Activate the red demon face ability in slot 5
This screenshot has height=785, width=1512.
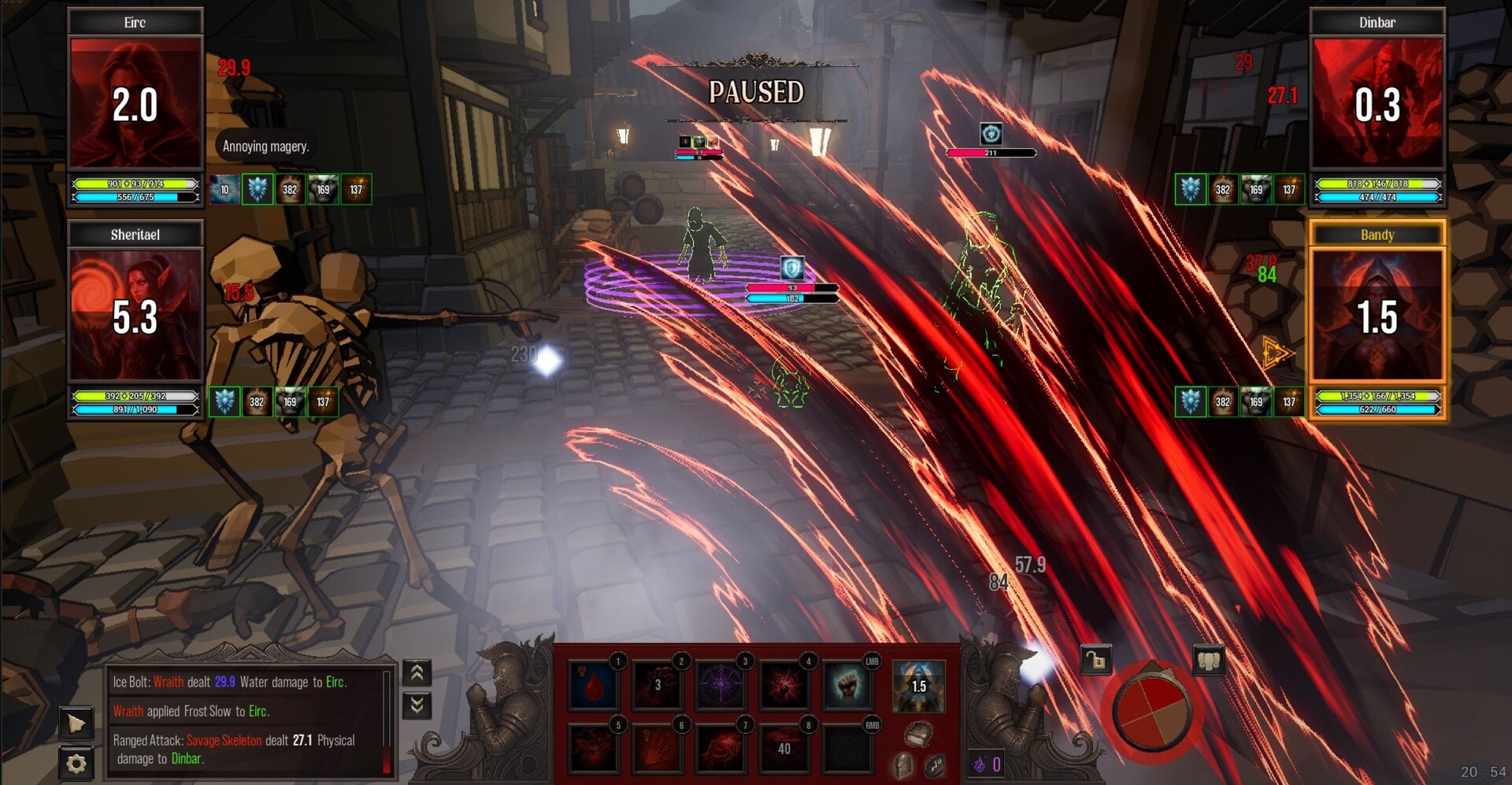(595, 749)
